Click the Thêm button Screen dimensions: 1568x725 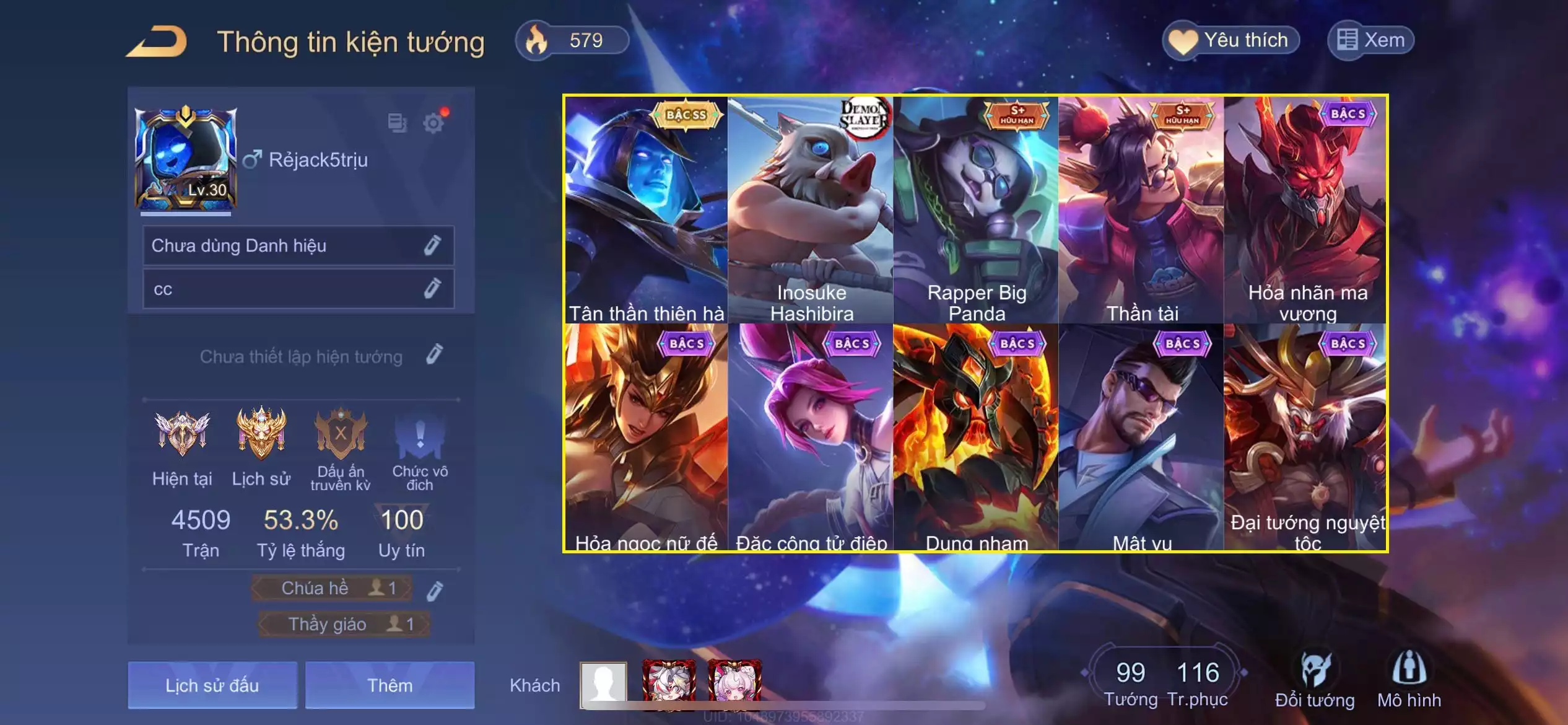coord(390,685)
